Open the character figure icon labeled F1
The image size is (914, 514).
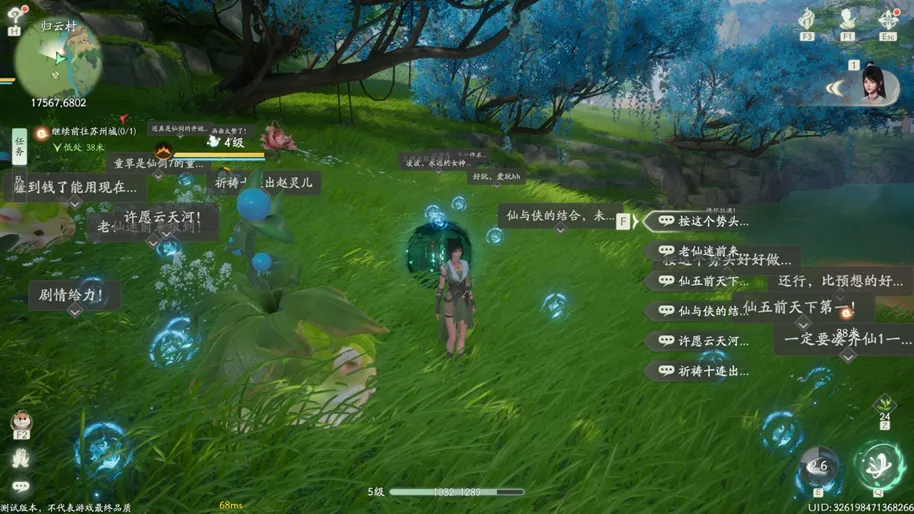(x=847, y=19)
